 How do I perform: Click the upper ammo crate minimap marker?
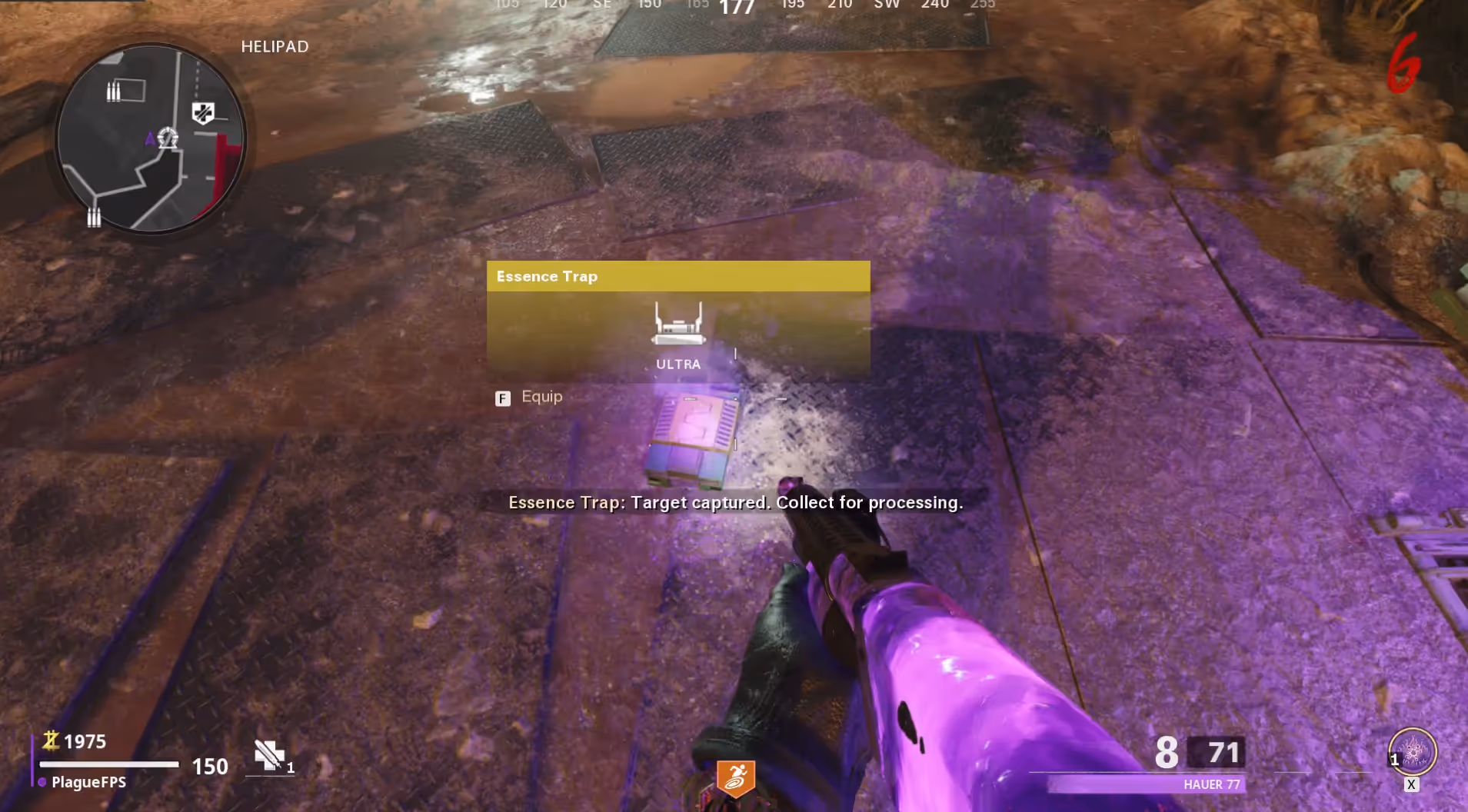pyautogui.click(x=114, y=92)
